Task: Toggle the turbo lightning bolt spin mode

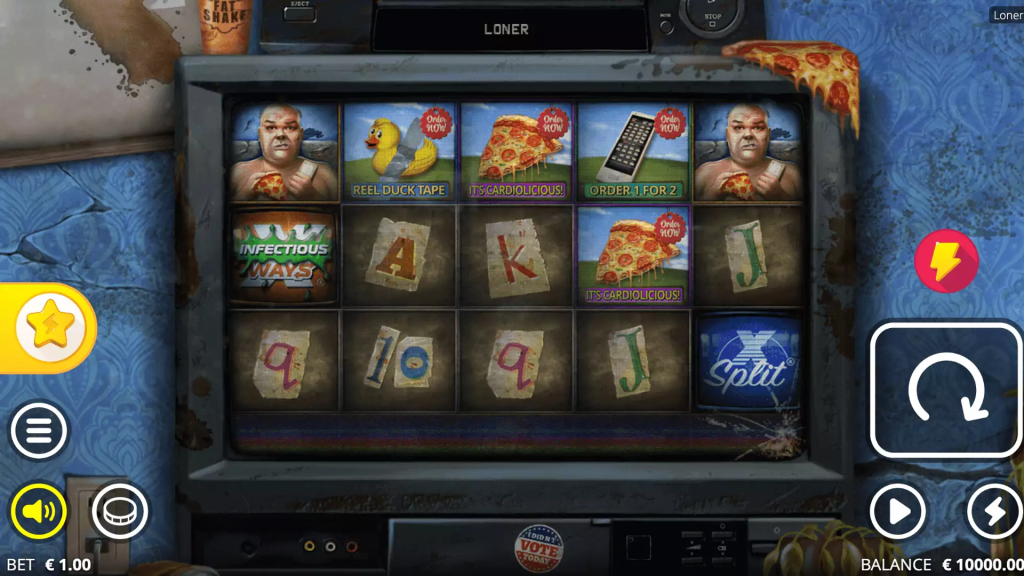Action: point(993,512)
